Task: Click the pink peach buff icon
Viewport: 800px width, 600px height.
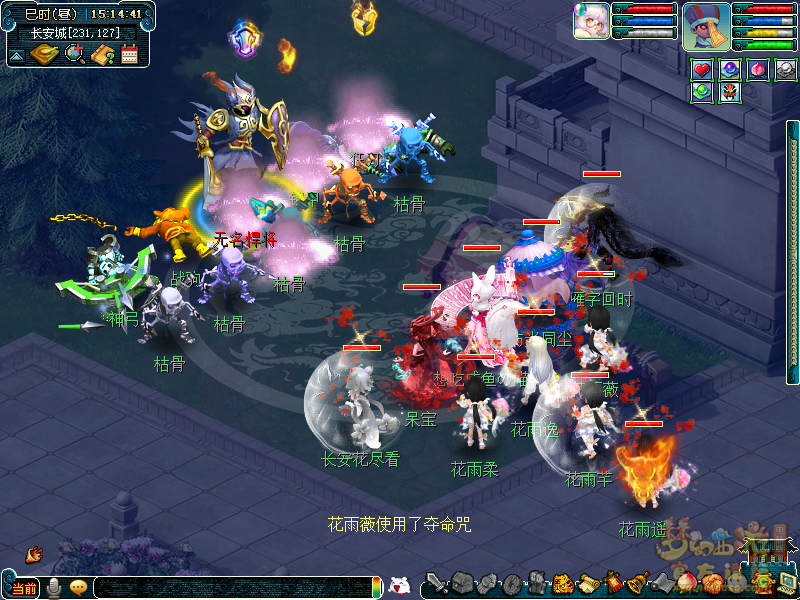Action: [x=758, y=70]
